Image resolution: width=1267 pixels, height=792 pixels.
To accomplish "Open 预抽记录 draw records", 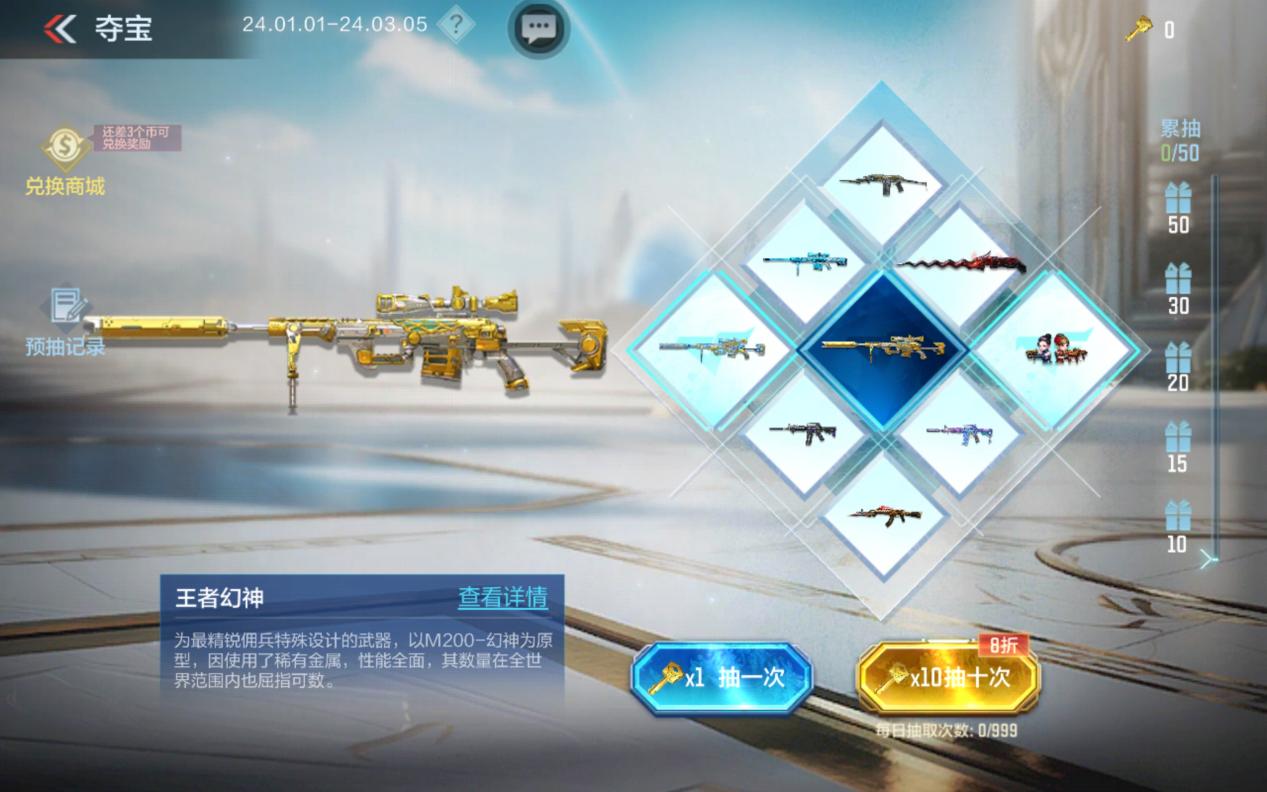I will [66, 322].
